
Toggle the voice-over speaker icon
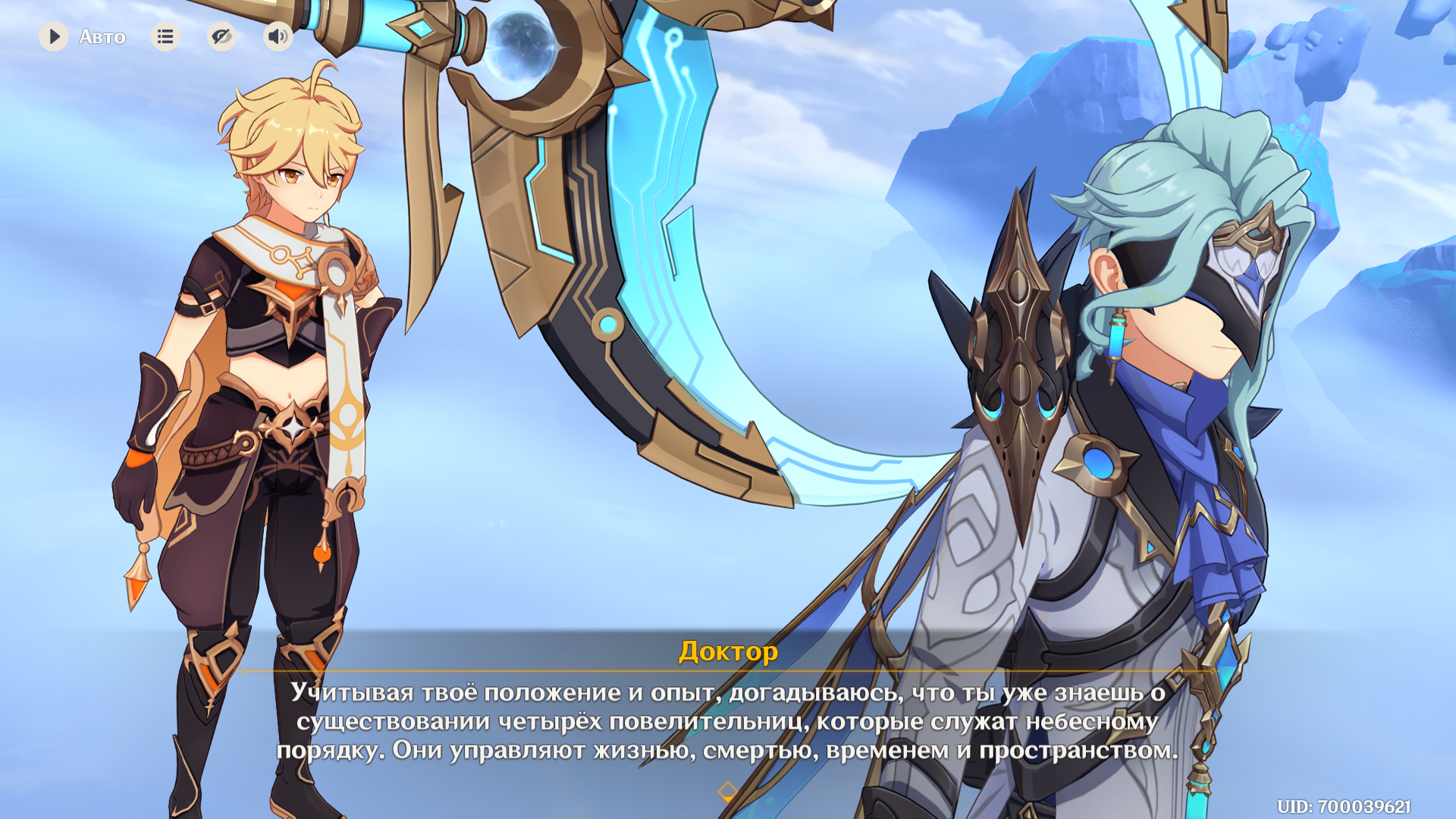coord(278,36)
